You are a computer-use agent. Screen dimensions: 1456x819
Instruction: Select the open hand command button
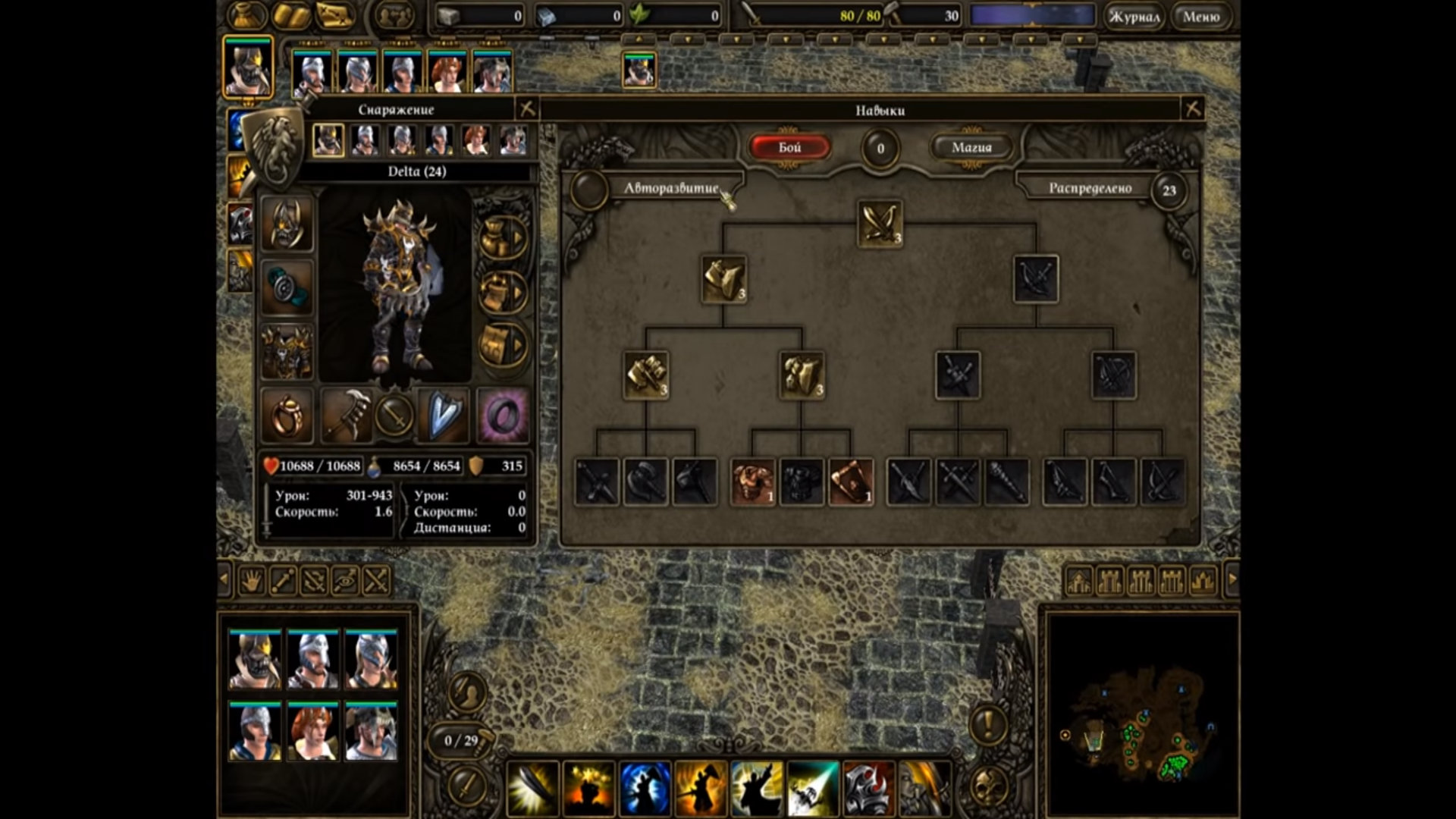pyautogui.click(x=251, y=581)
